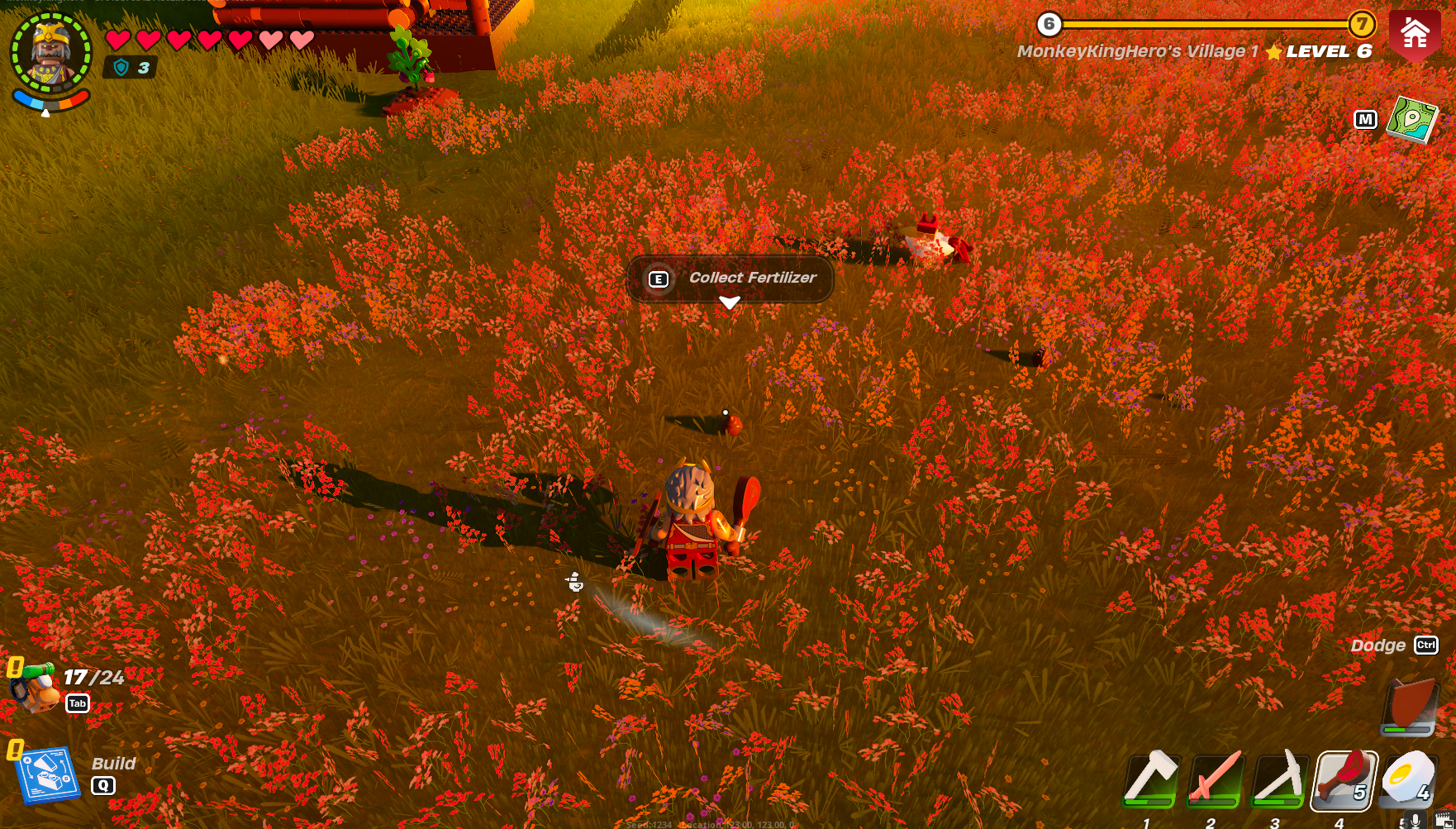Open inventory via the Tab ammo indicator
The width and height of the screenshot is (1456, 829).
(x=79, y=703)
